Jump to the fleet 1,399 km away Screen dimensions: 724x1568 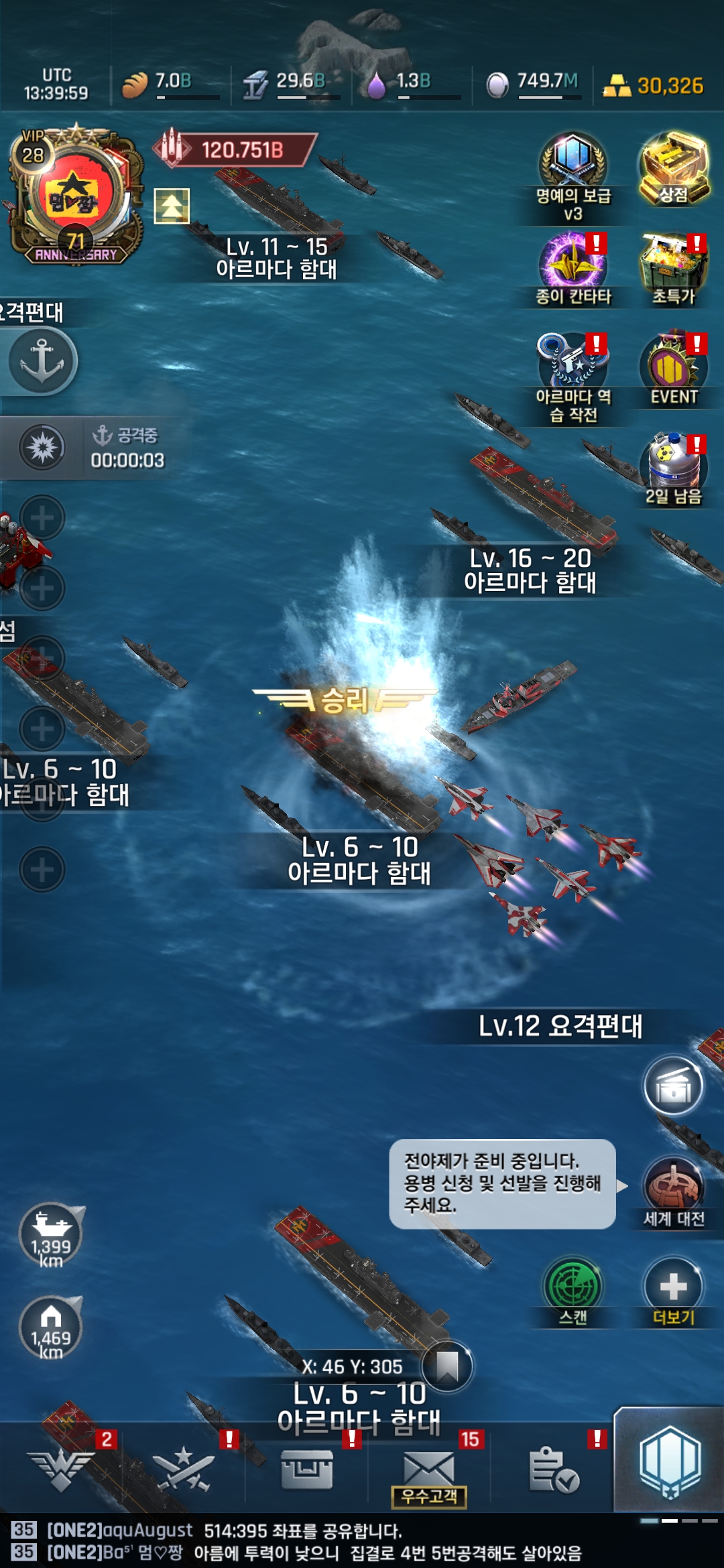pos(51,1236)
